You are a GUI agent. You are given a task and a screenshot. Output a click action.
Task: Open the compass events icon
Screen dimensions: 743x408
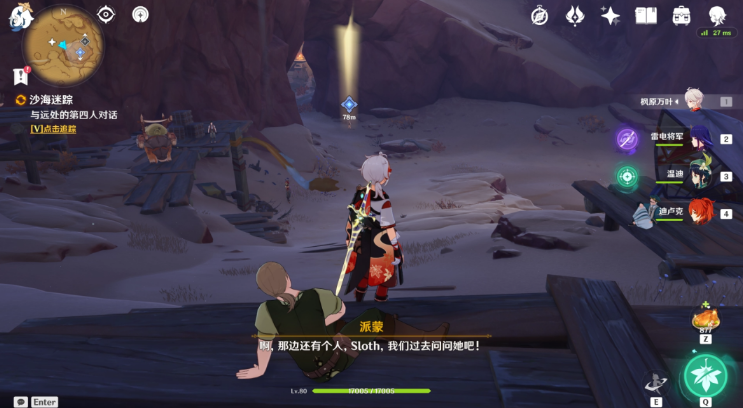(x=539, y=15)
